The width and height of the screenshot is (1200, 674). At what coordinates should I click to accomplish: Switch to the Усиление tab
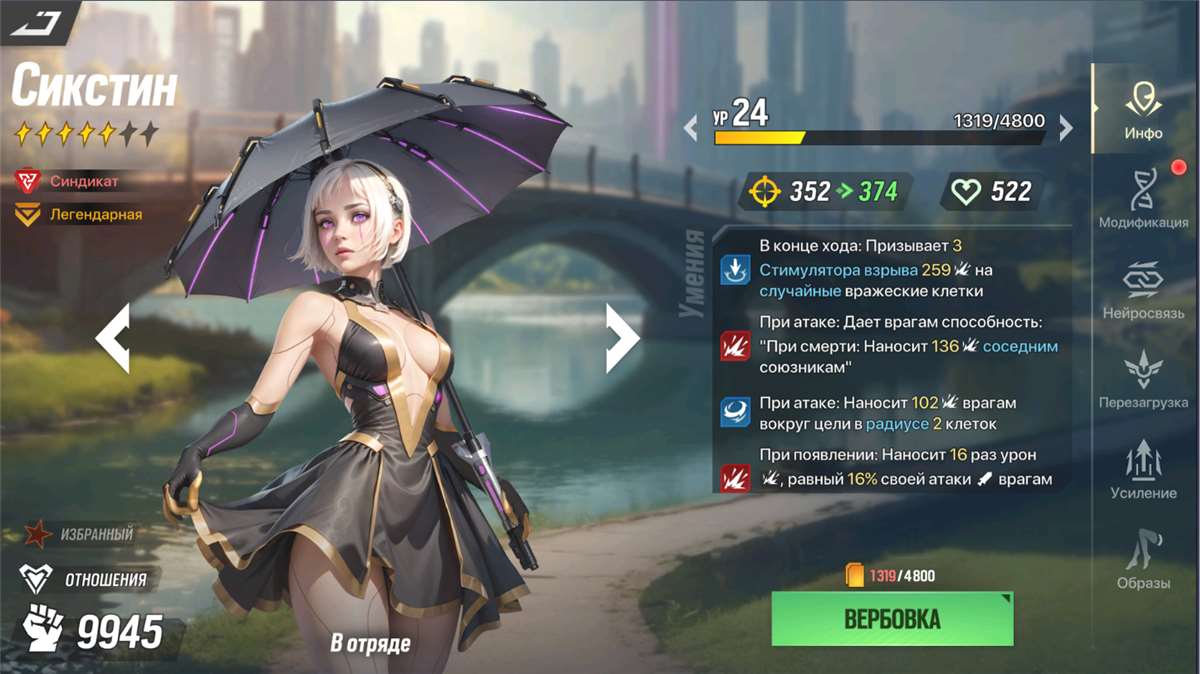coord(1142,469)
